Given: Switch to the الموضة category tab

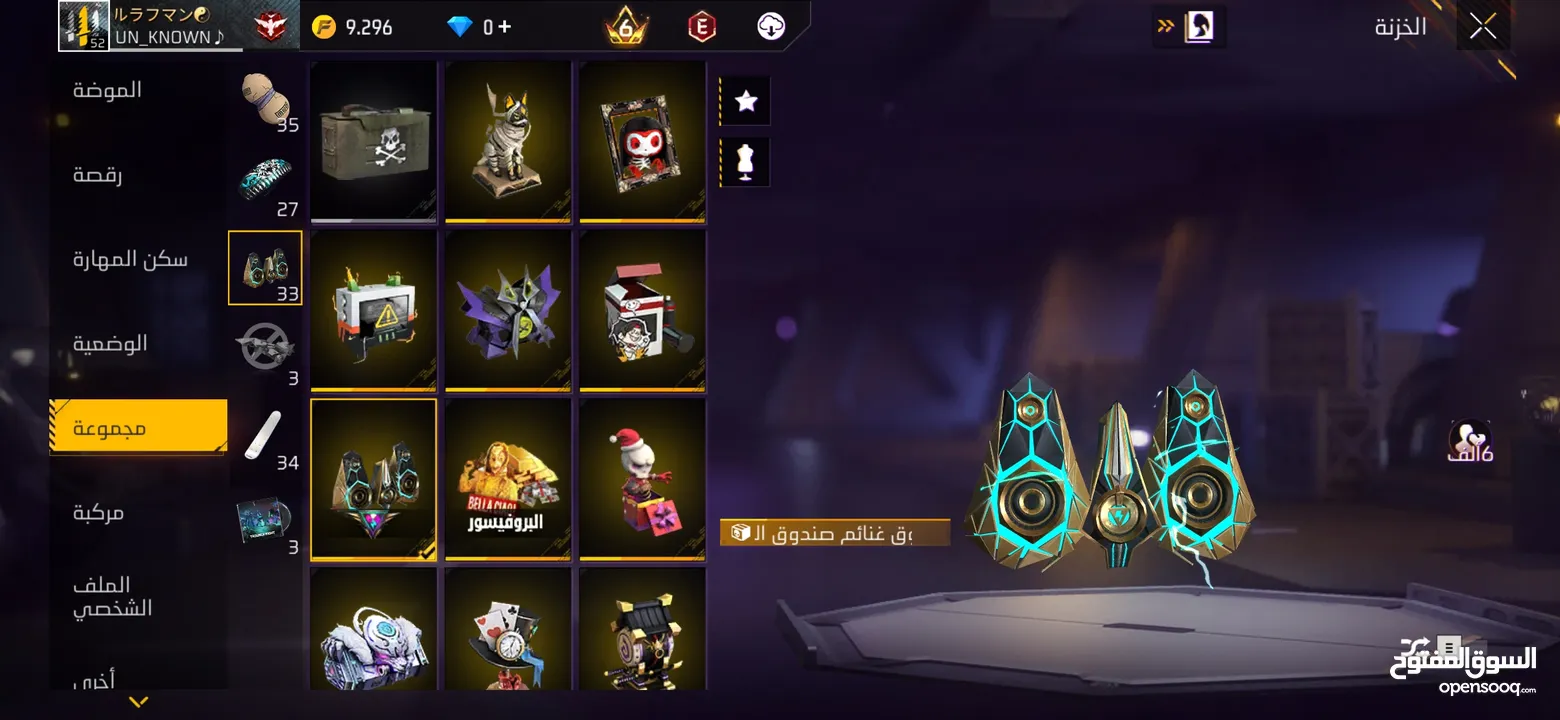Looking at the screenshot, I should (x=107, y=90).
